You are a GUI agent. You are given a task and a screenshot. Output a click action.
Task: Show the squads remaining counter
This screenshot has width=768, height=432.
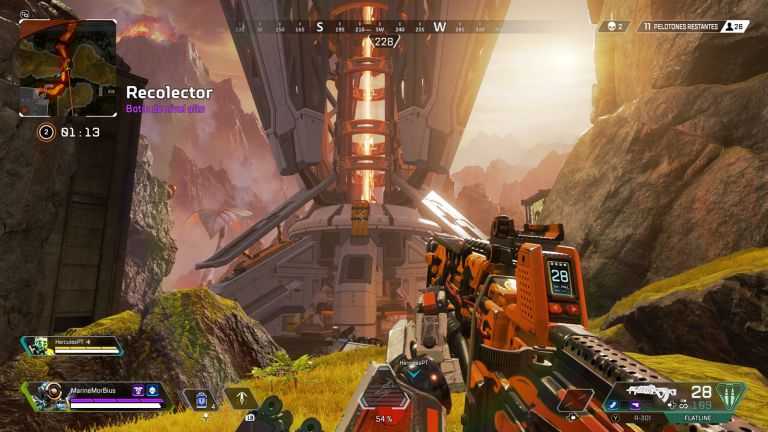click(680, 26)
